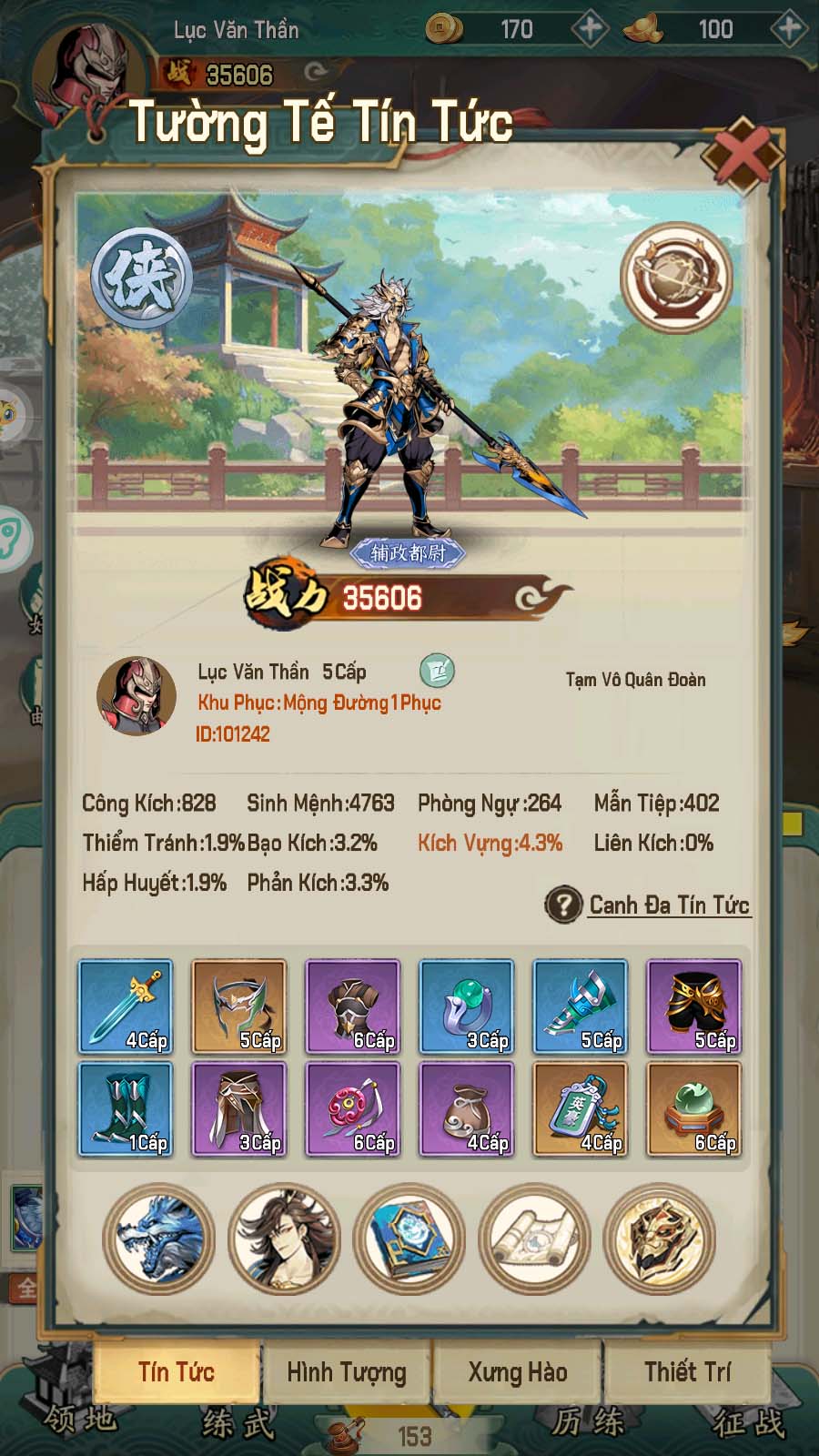Open the blue dragon round icon
The height and width of the screenshot is (1456, 819).
point(159,1239)
